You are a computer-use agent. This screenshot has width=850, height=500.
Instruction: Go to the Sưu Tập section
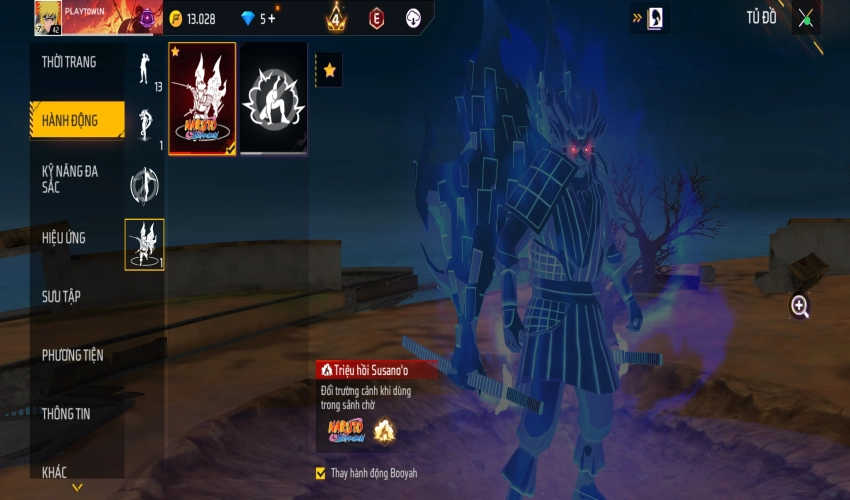click(x=61, y=296)
